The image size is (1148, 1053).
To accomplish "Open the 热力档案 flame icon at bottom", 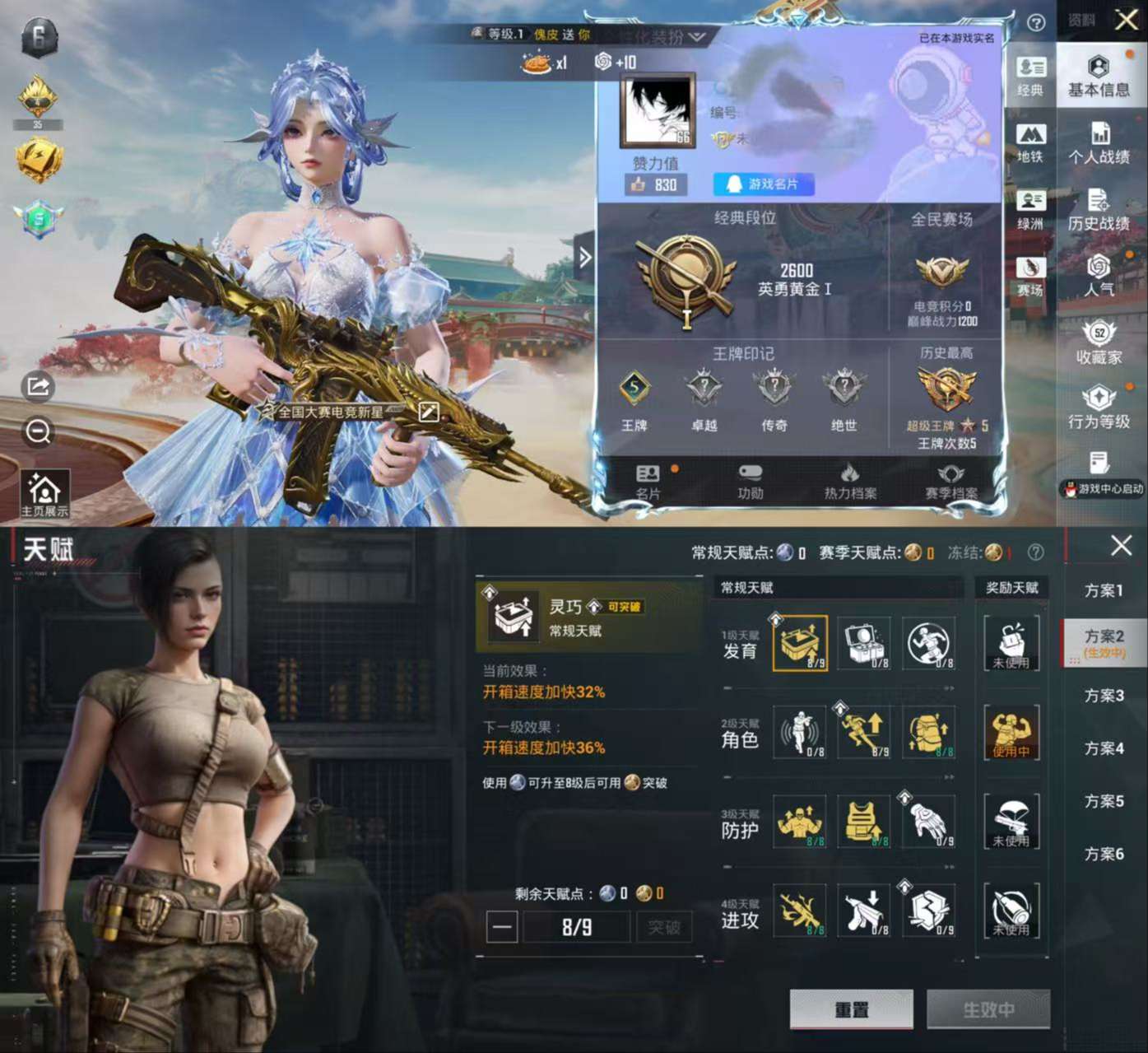I will click(x=851, y=478).
